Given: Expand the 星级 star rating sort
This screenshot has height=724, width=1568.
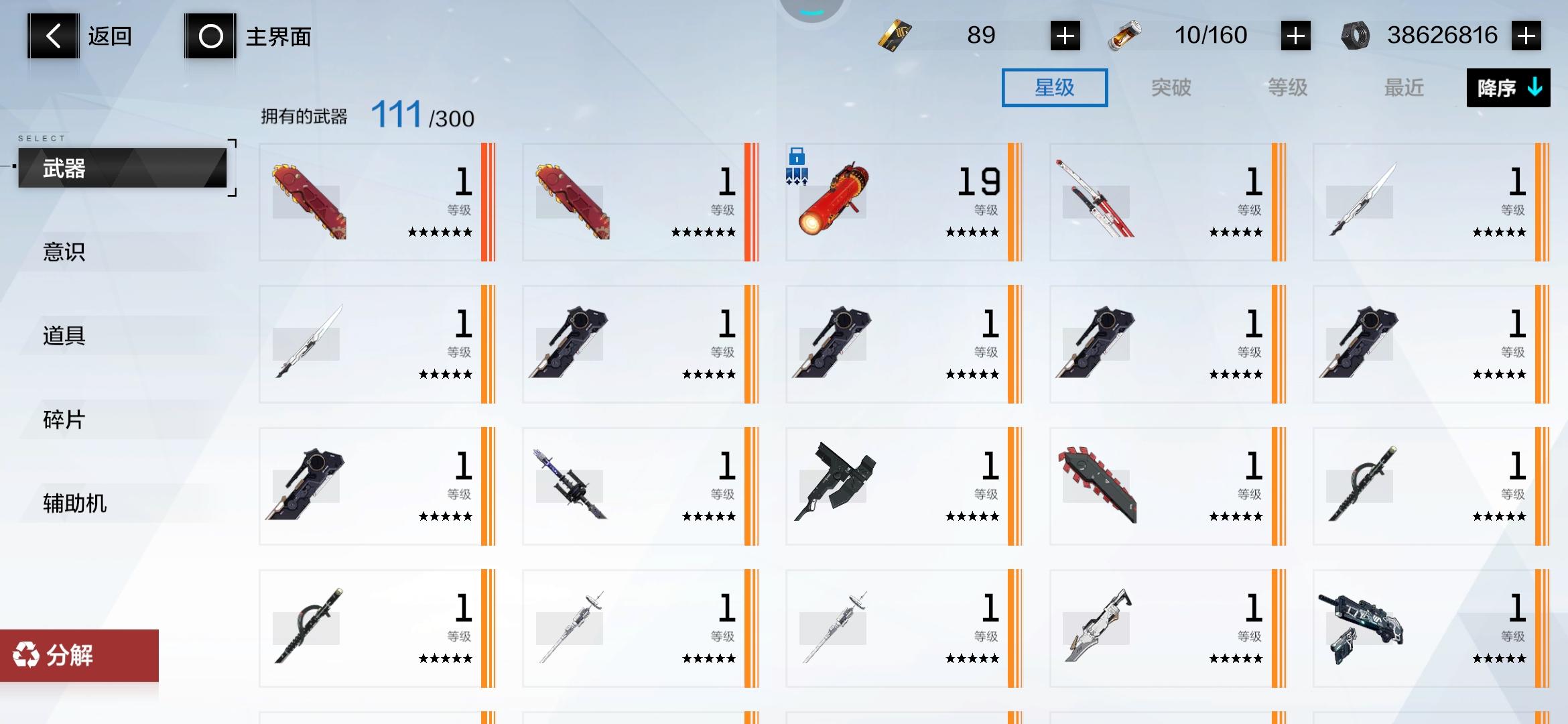Looking at the screenshot, I should pos(1054,87).
